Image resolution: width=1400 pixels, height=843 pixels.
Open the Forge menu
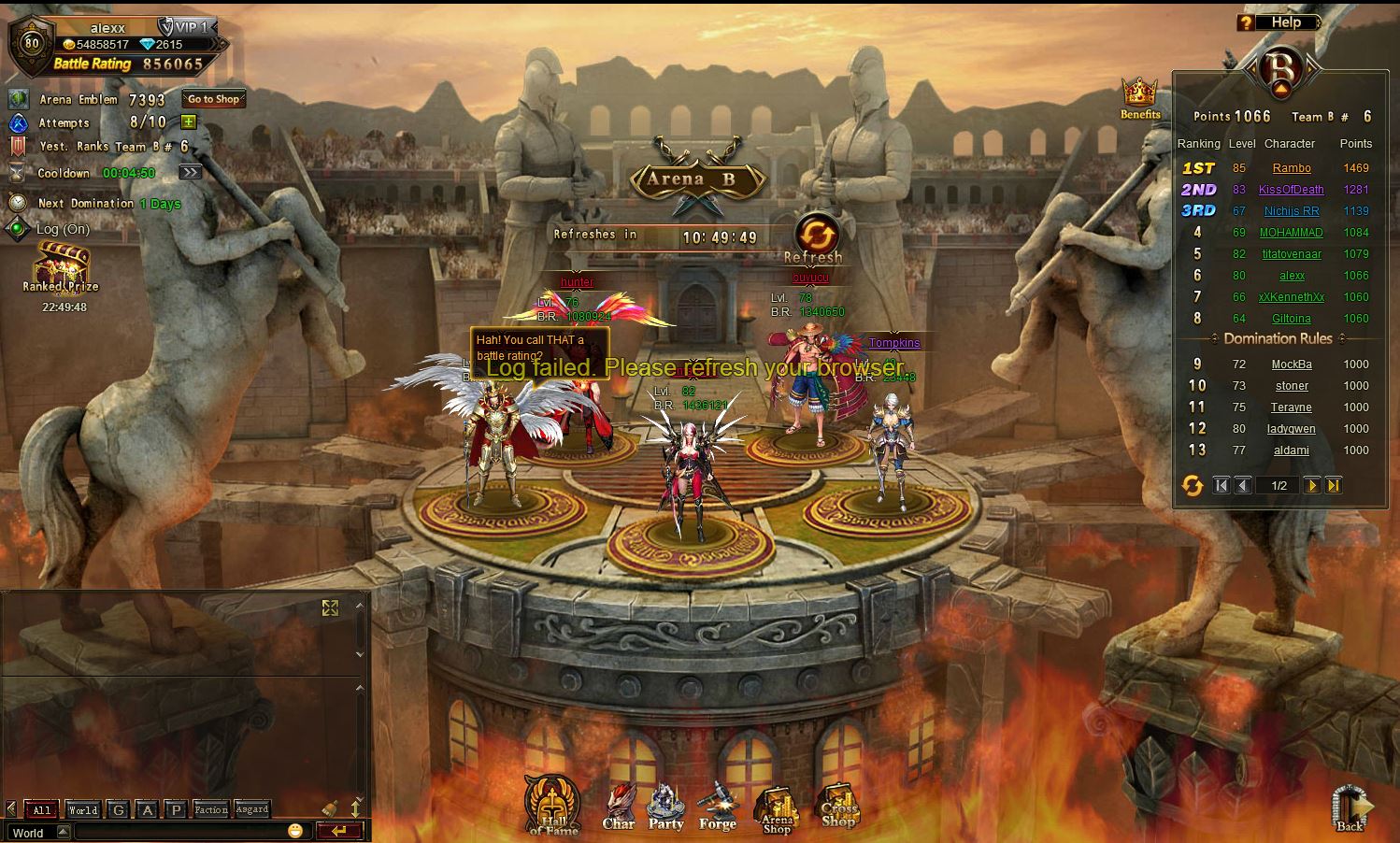pos(718,807)
